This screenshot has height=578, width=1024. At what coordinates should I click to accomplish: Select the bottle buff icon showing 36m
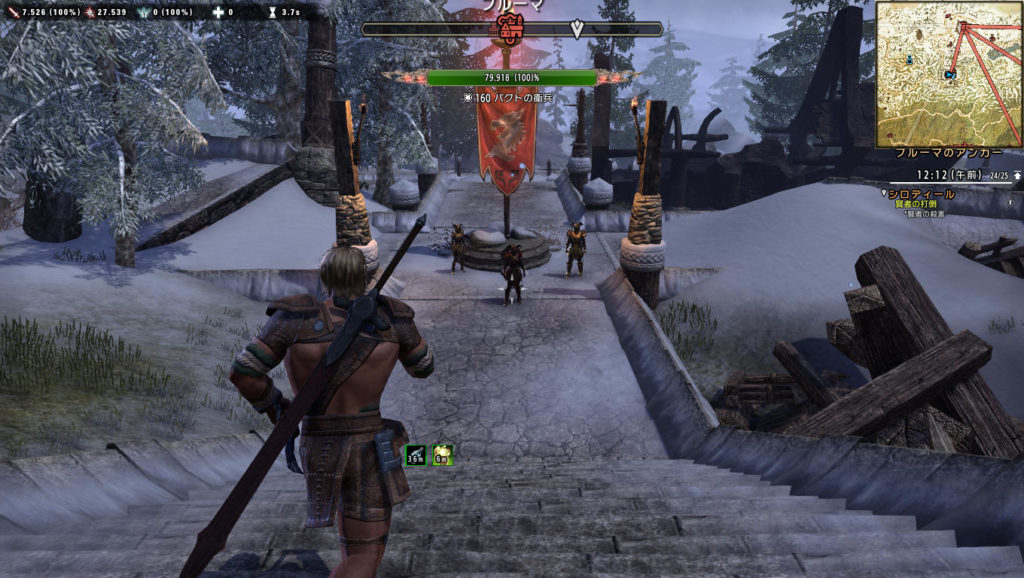[x=416, y=456]
